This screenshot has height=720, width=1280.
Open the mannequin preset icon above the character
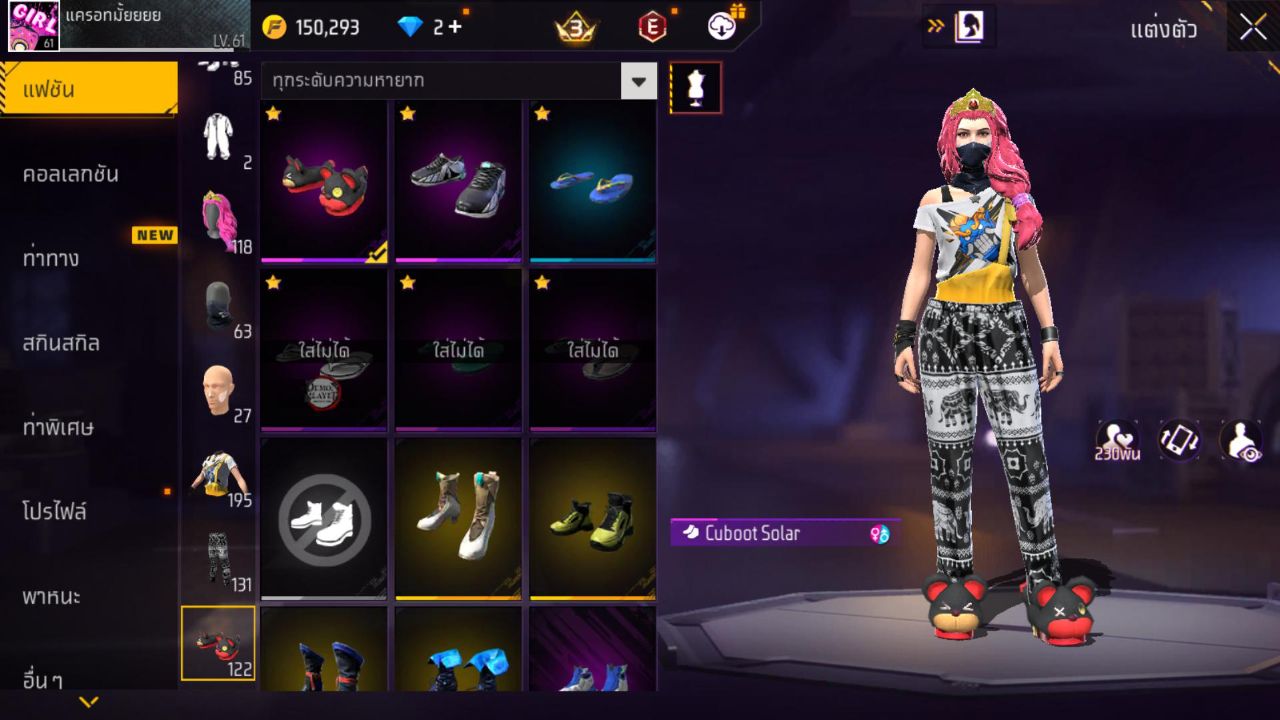click(695, 87)
